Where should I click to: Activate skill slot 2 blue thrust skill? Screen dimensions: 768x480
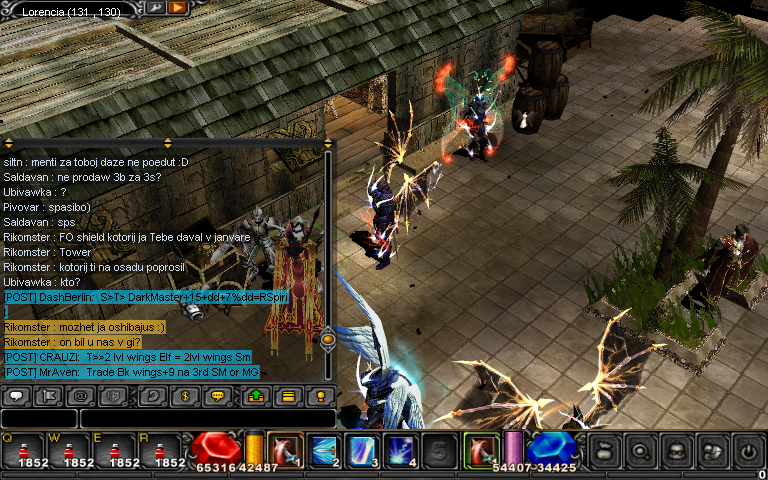pos(324,450)
